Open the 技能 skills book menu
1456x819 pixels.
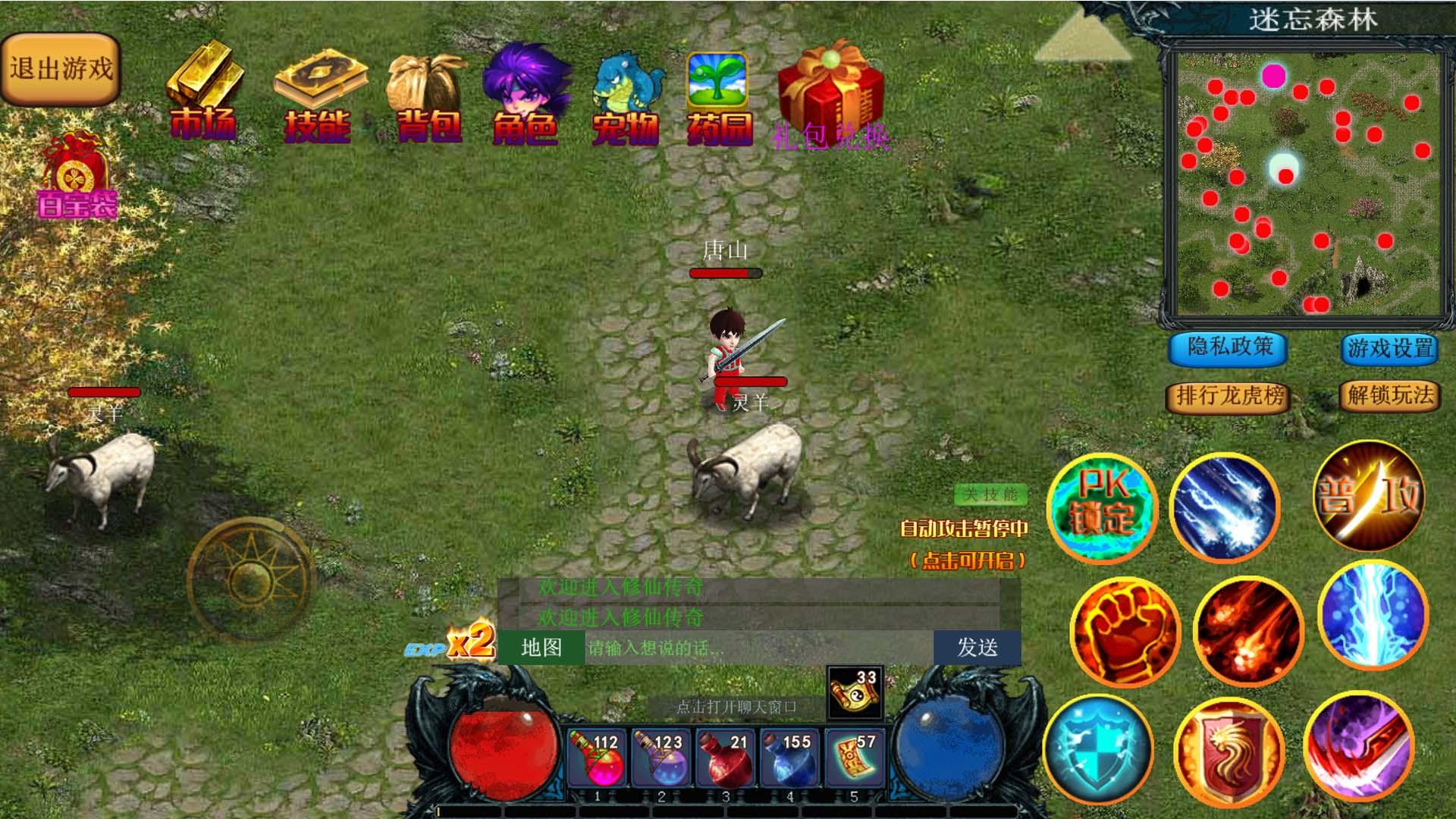pos(318,95)
